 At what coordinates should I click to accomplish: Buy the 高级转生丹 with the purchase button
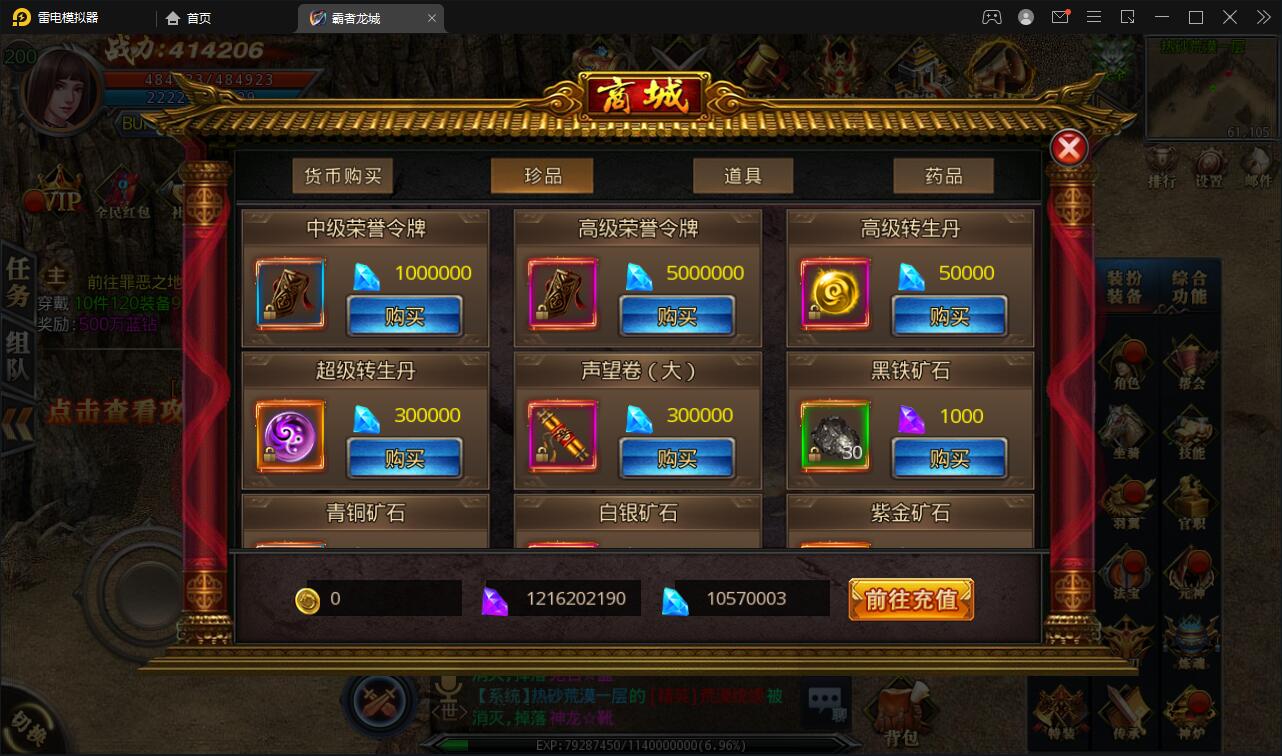coord(949,315)
